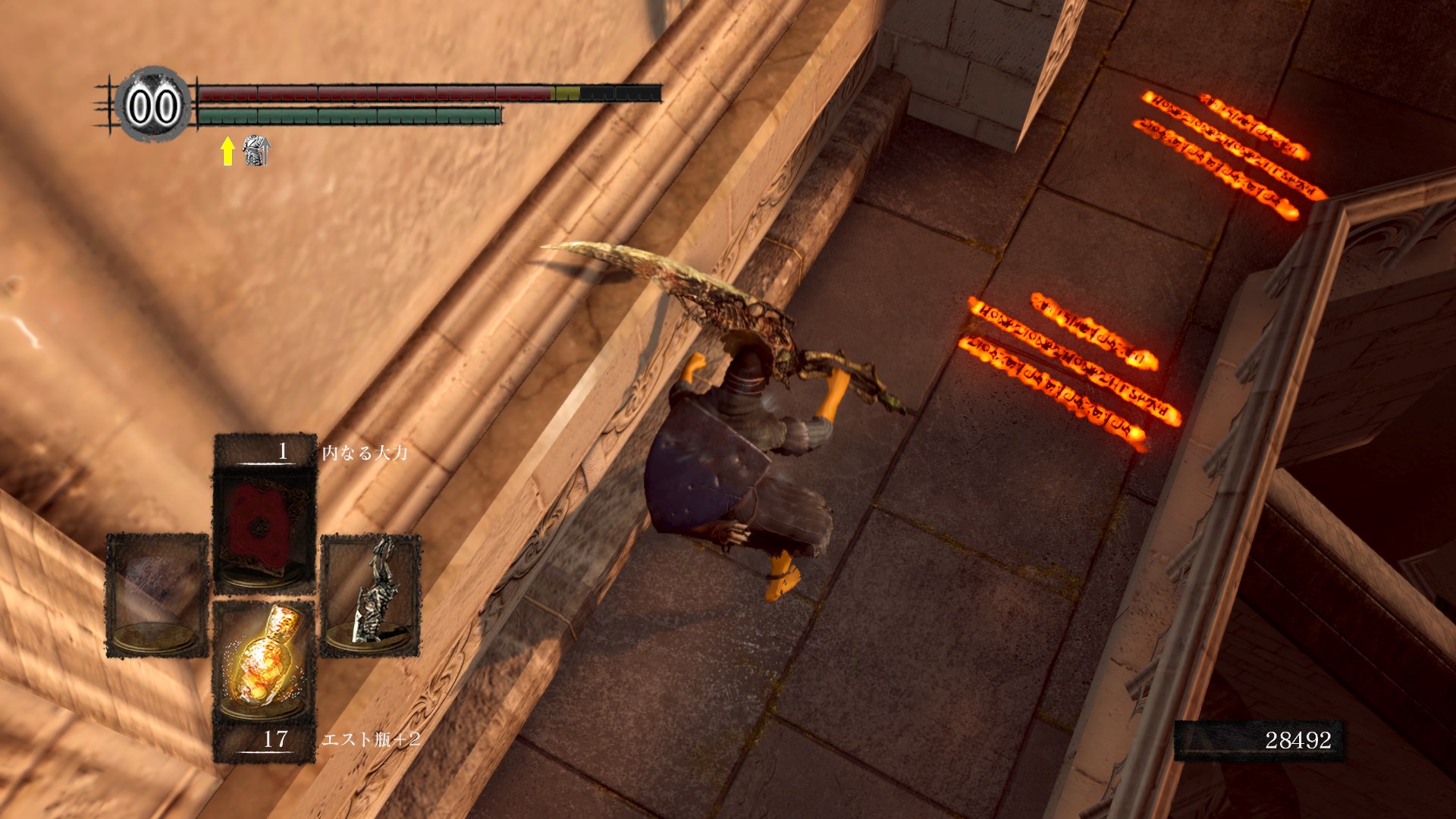The height and width of the screenshot is (819, 1456).
Task: Select the Estus Flask +2 item slot
Action: click(x=264, y=665)
